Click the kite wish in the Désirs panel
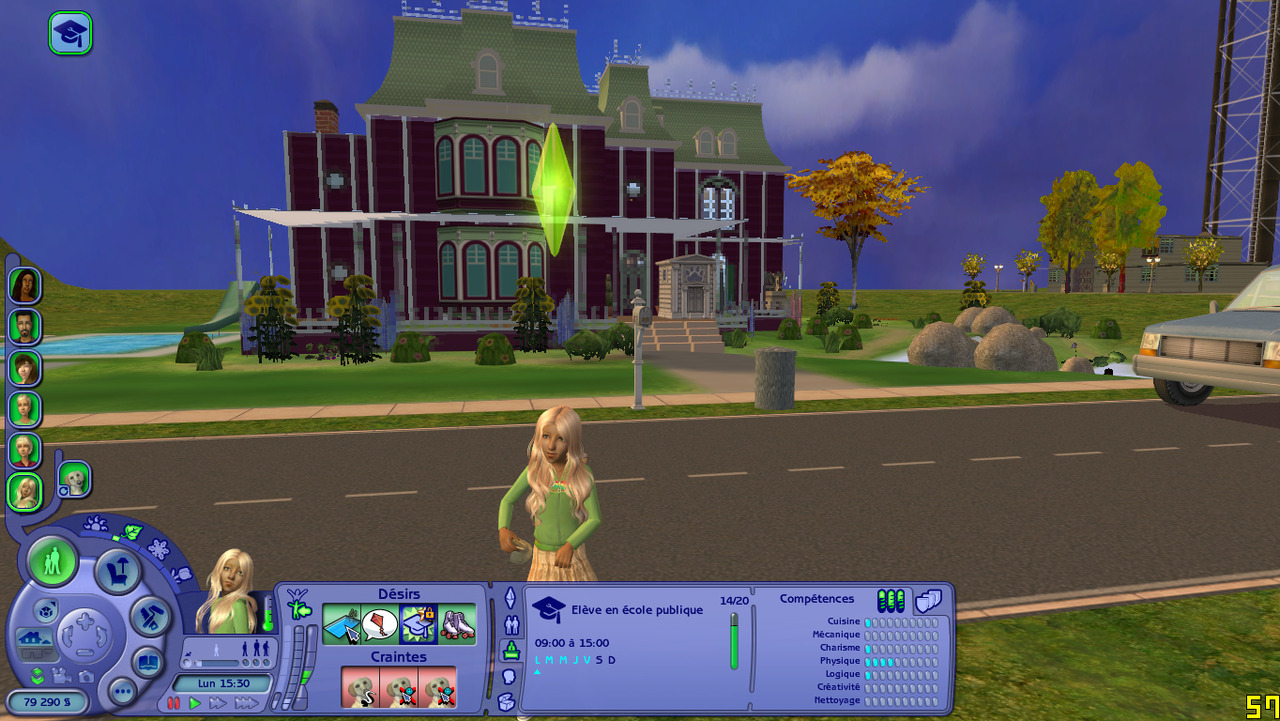 pos(380,625)
